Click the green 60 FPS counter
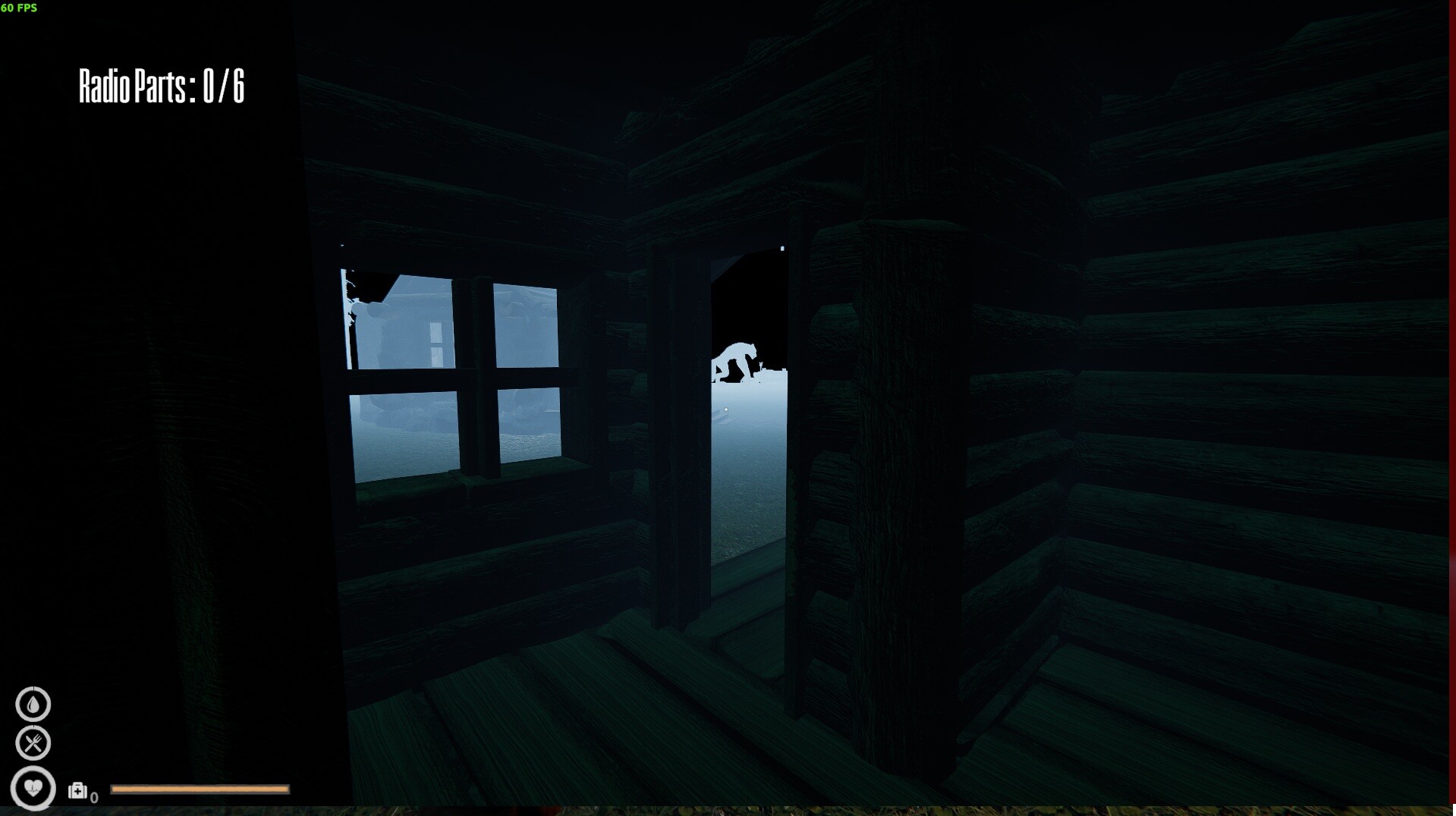 point(20,9)
